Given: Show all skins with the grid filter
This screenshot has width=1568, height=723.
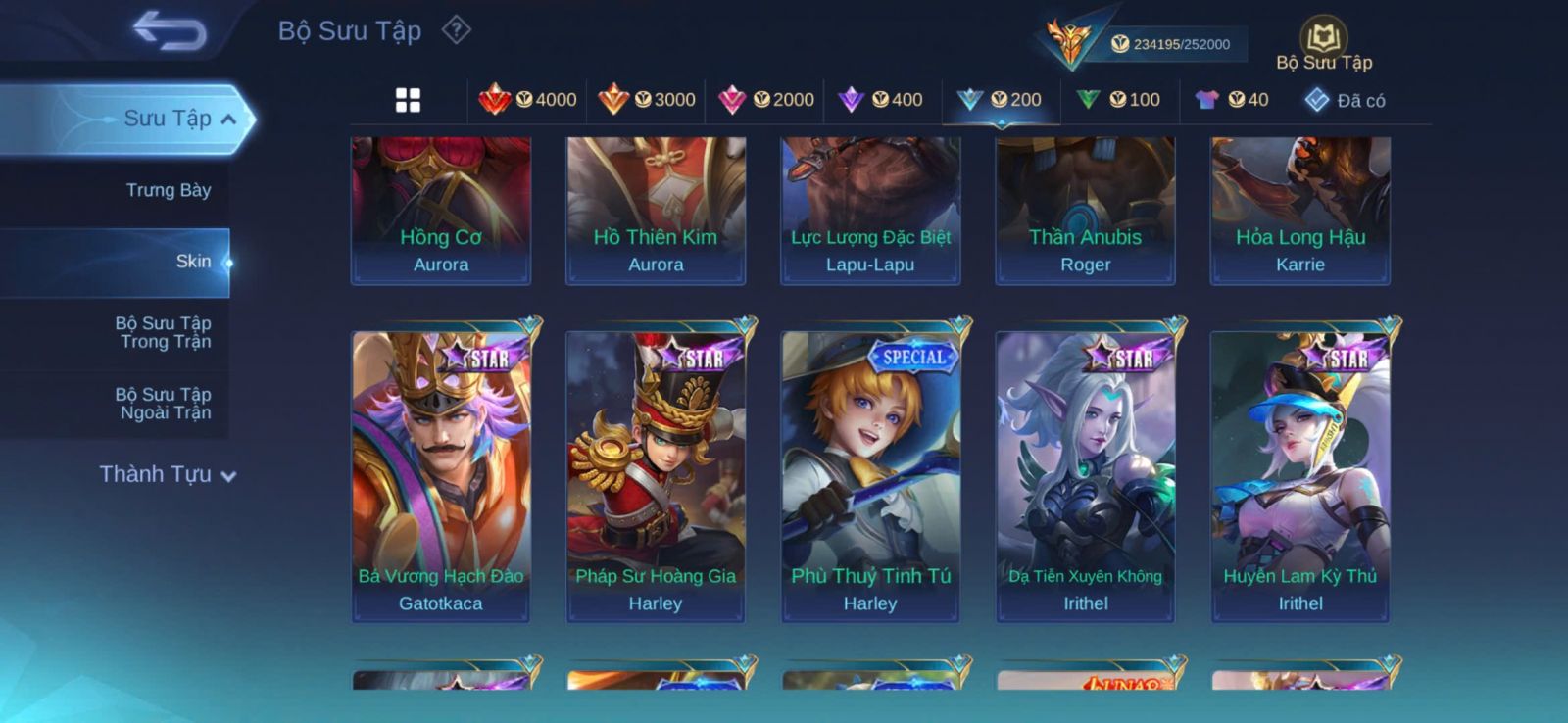Looking at the screenshot, I should coord(408,100).
